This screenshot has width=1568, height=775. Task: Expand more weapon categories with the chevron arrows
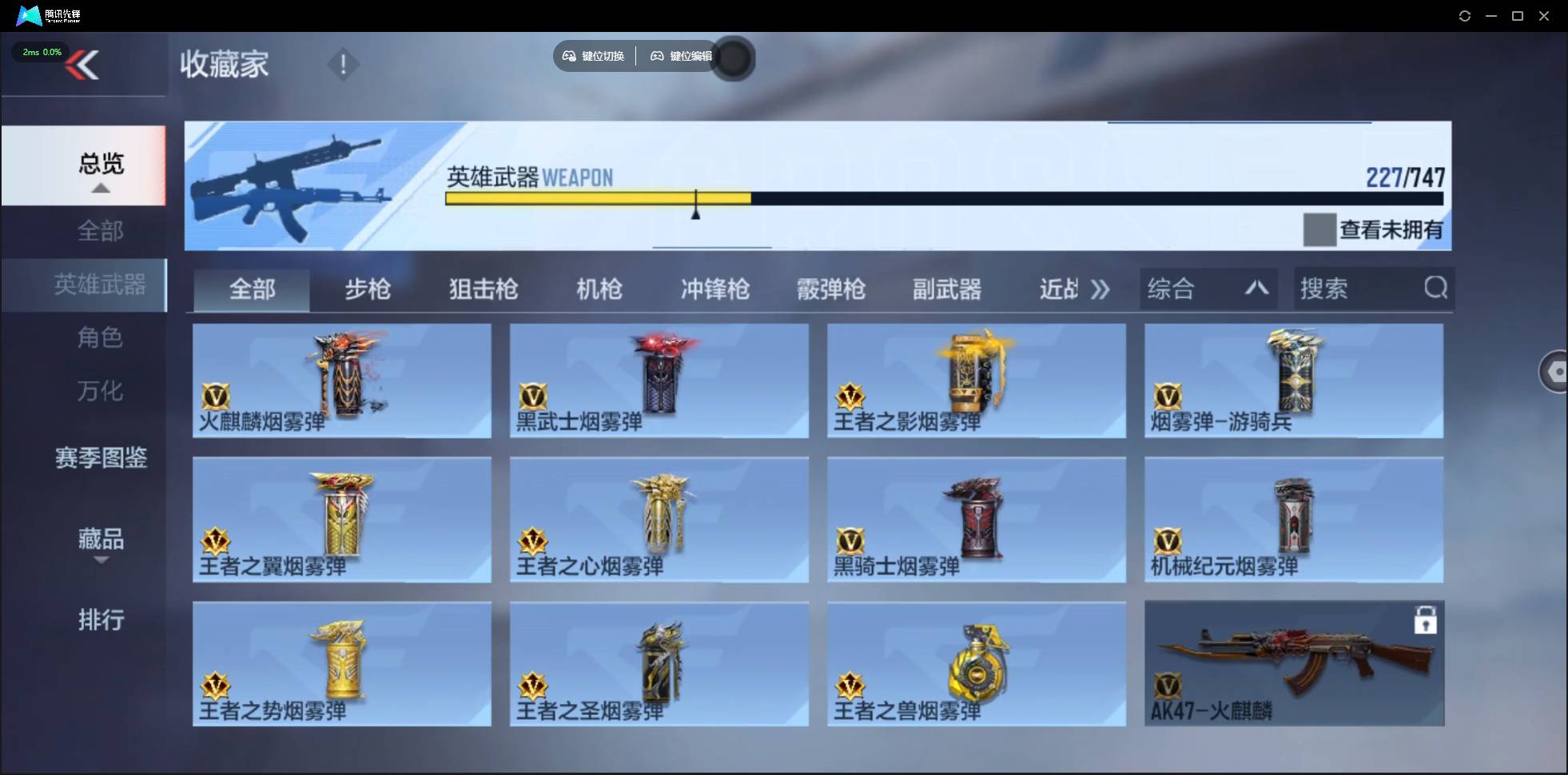click(x=1101, y=289)
